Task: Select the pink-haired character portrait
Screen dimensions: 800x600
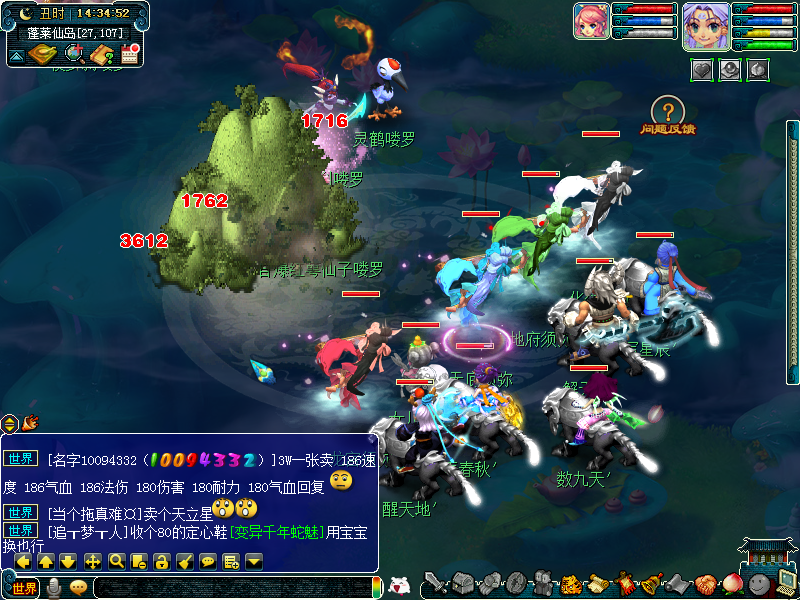Action: [591, 21]
